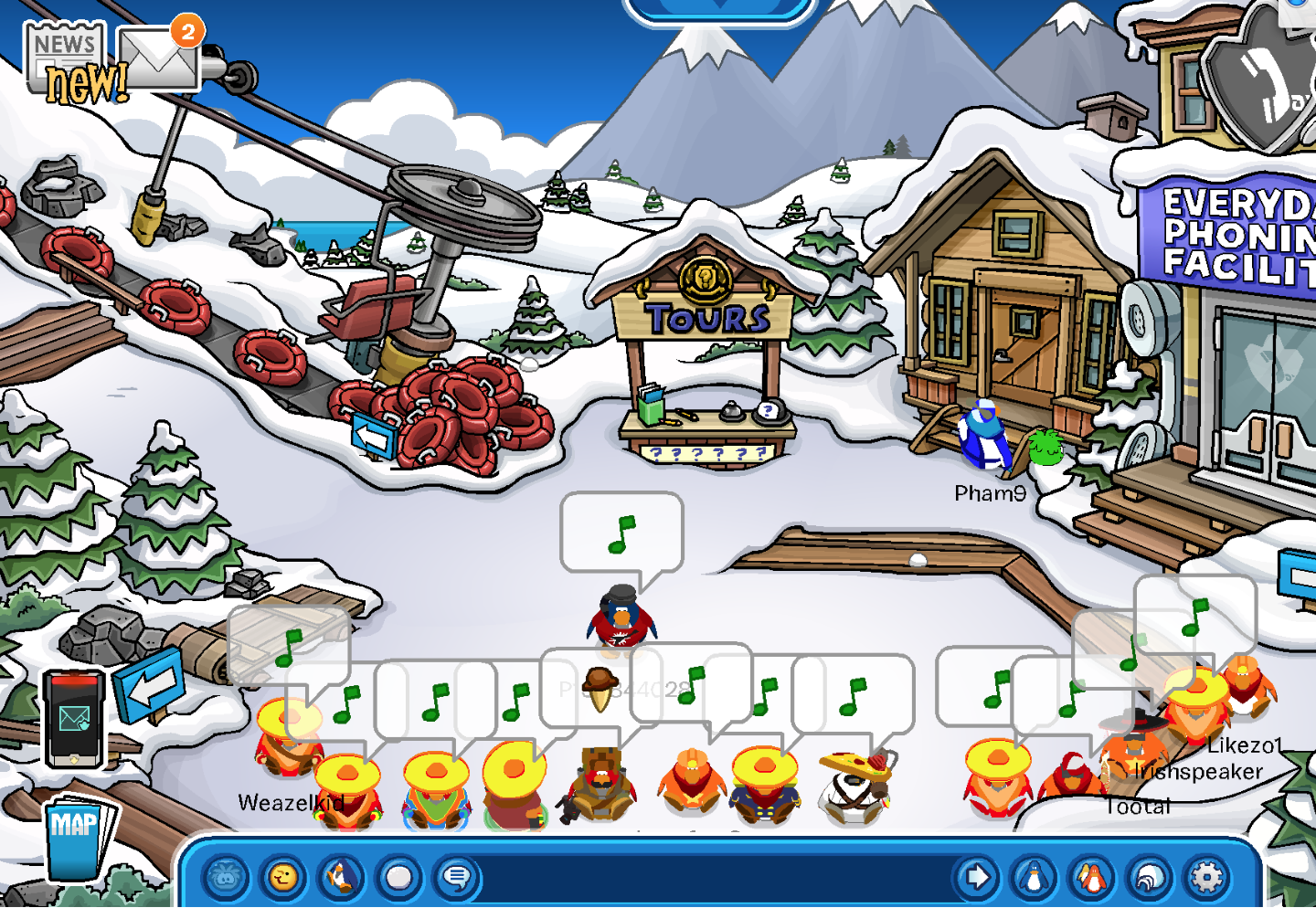Open the gear settings button
The height and width of the screenshot is (908, 1316).
coord(1206,879)
